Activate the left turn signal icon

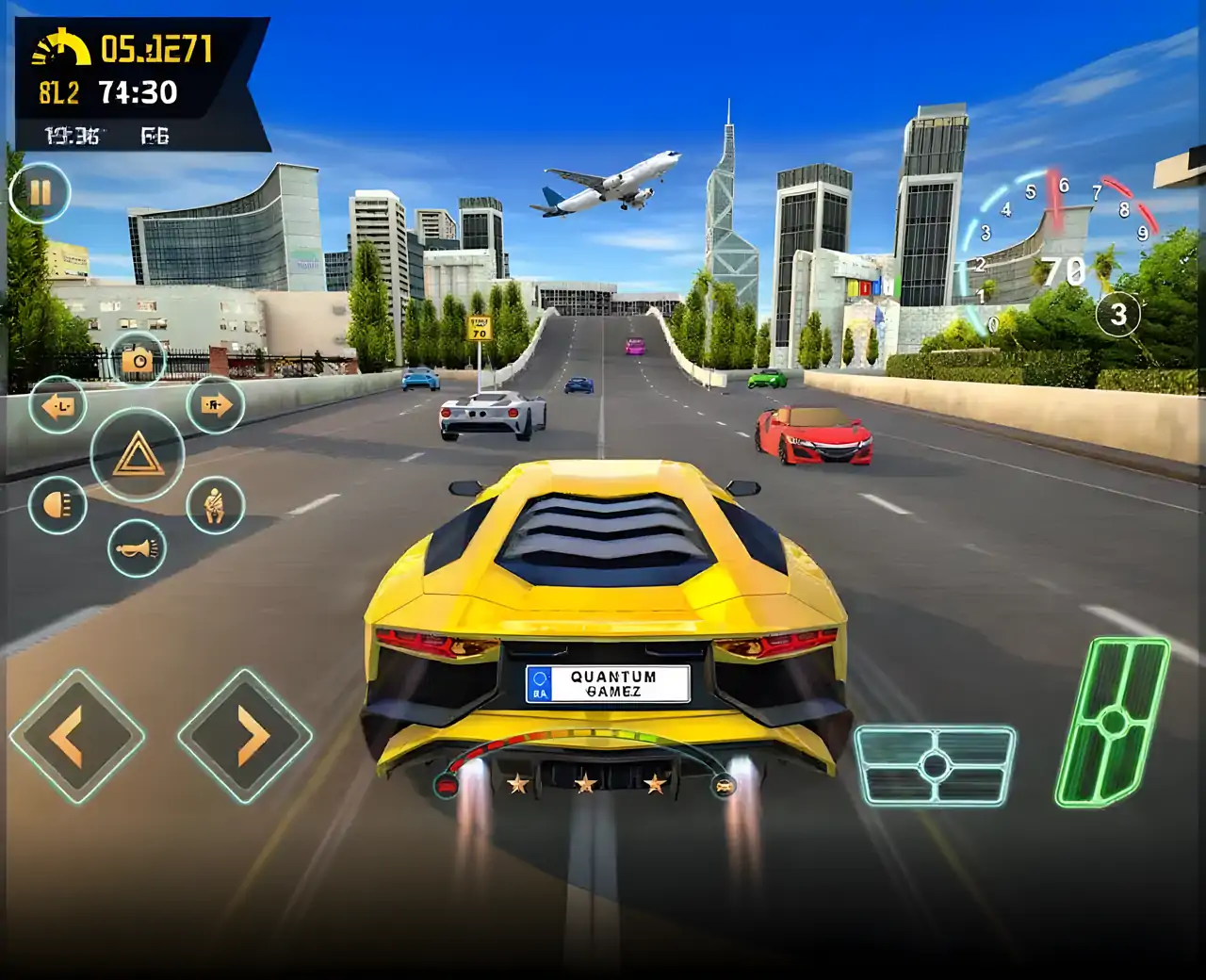(x=58, y=405)
